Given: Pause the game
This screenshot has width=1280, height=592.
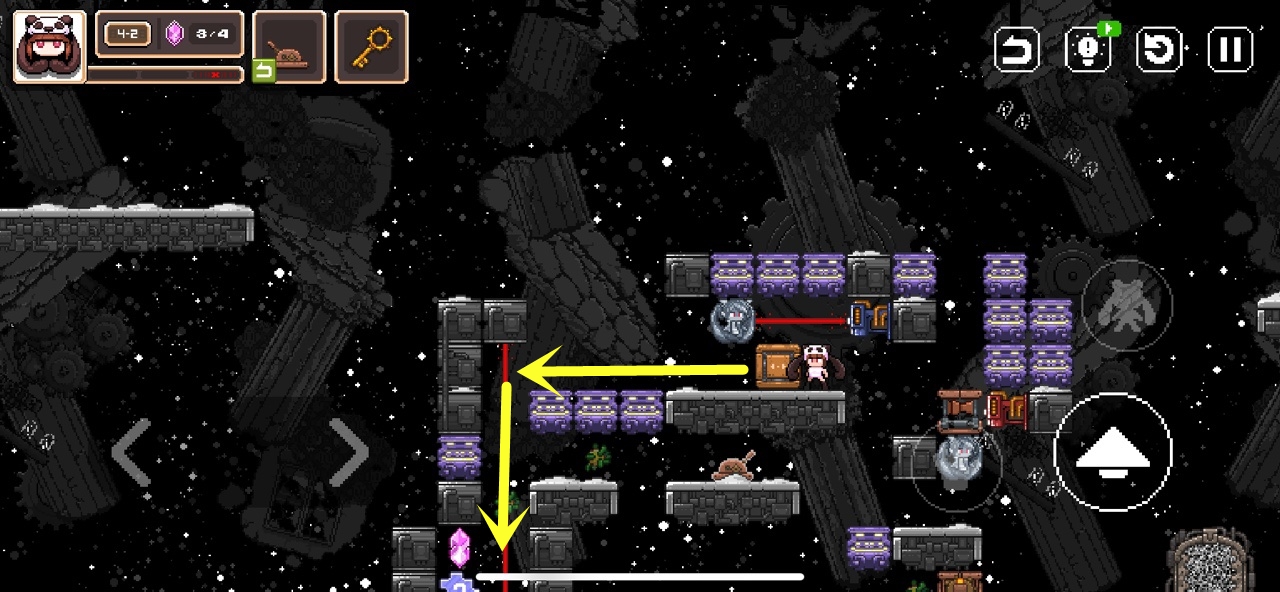Looking at the screenshot, I should (x=1230, y=49).
